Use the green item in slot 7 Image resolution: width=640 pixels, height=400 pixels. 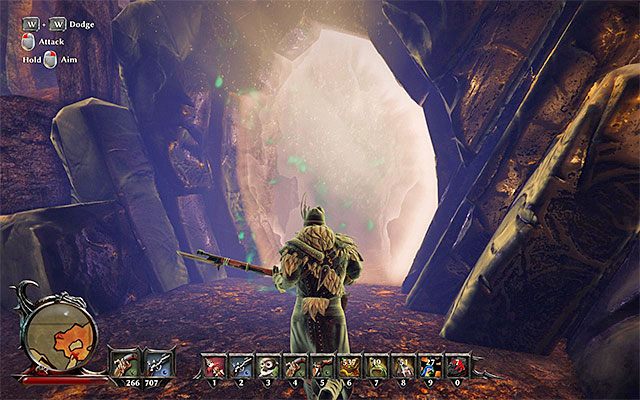[377, 364]
